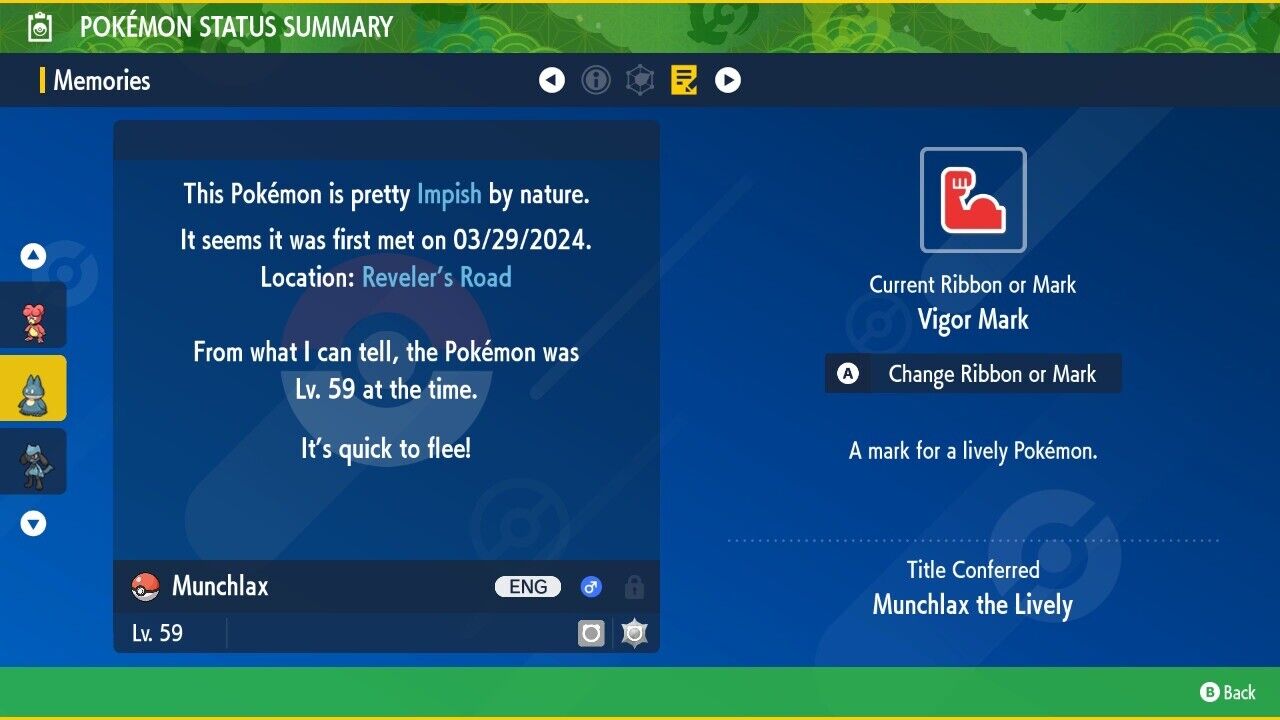The image size is (1280, 720).
Task: Select the Vigor Mark icon
Action: 973,200
